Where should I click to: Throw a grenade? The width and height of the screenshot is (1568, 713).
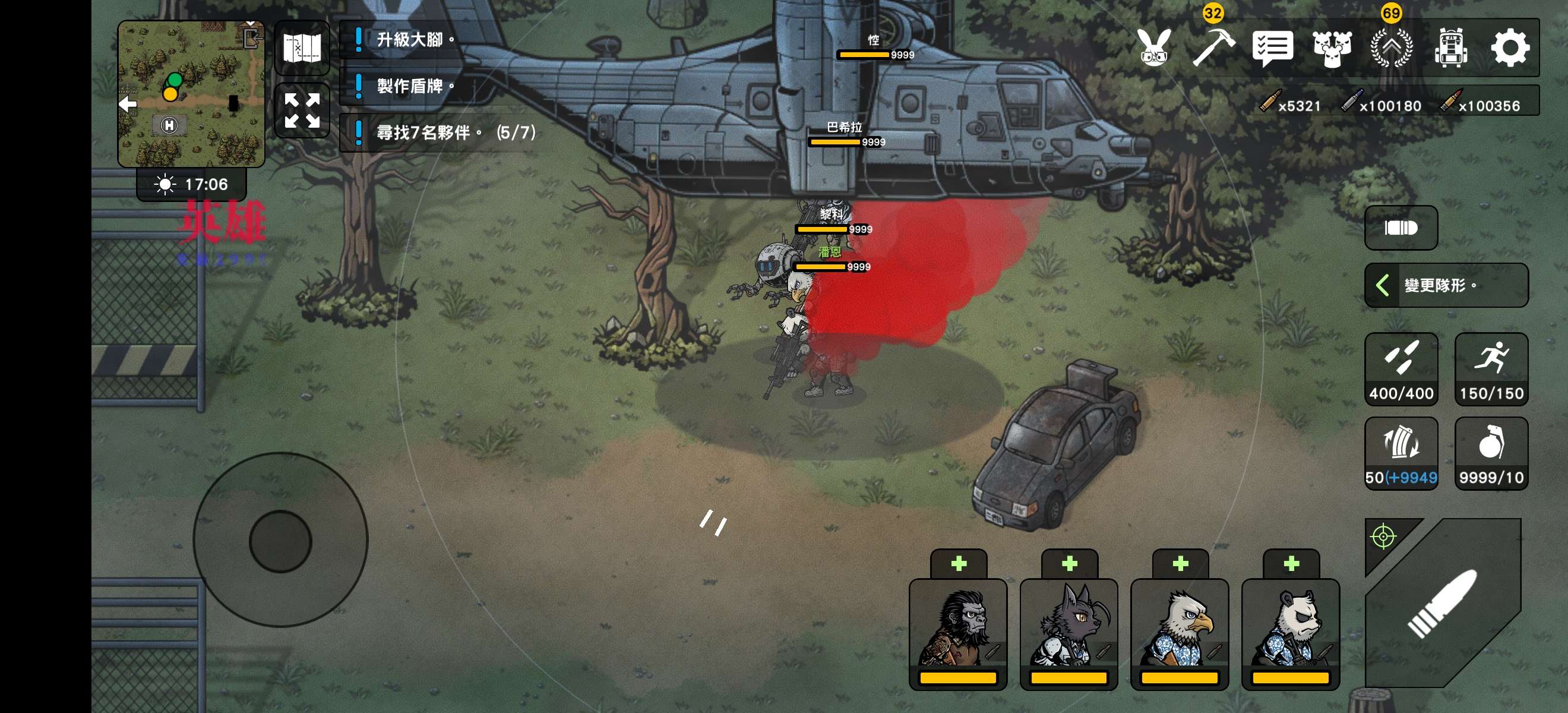[1491, 453]
